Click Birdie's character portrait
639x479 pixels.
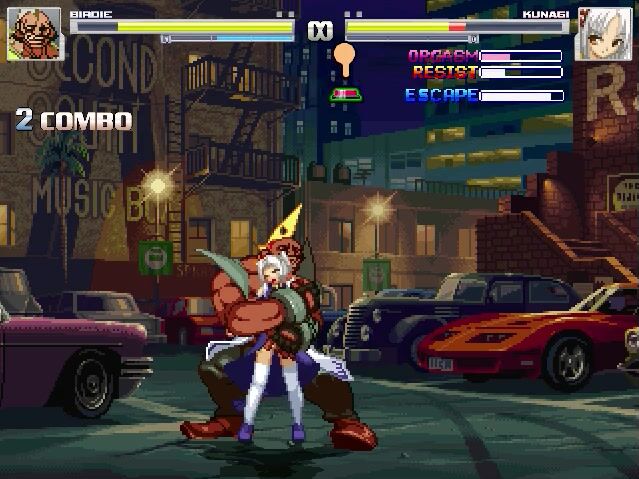(30, 33)
